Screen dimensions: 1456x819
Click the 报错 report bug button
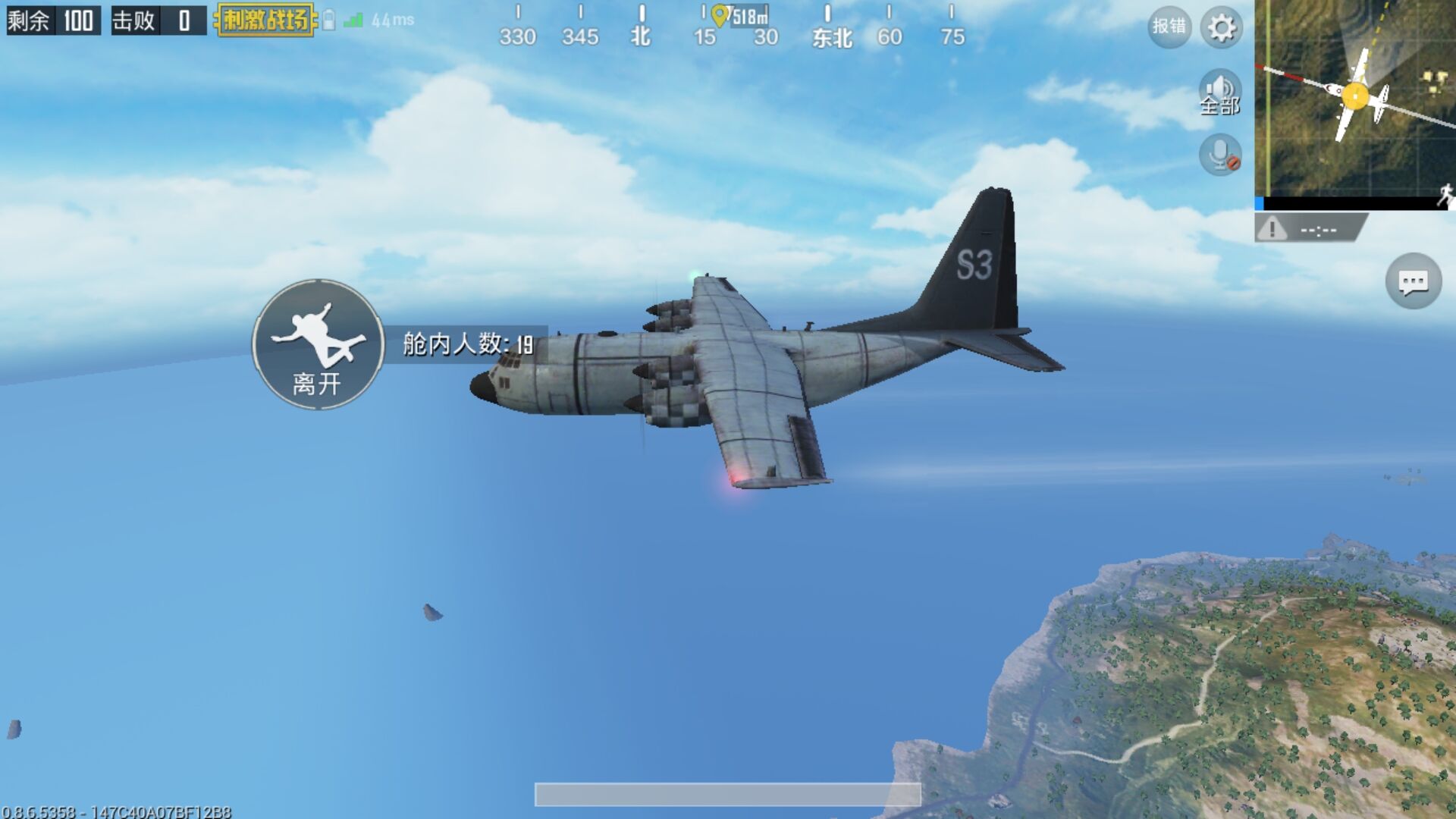click(x=1169, y=27)
